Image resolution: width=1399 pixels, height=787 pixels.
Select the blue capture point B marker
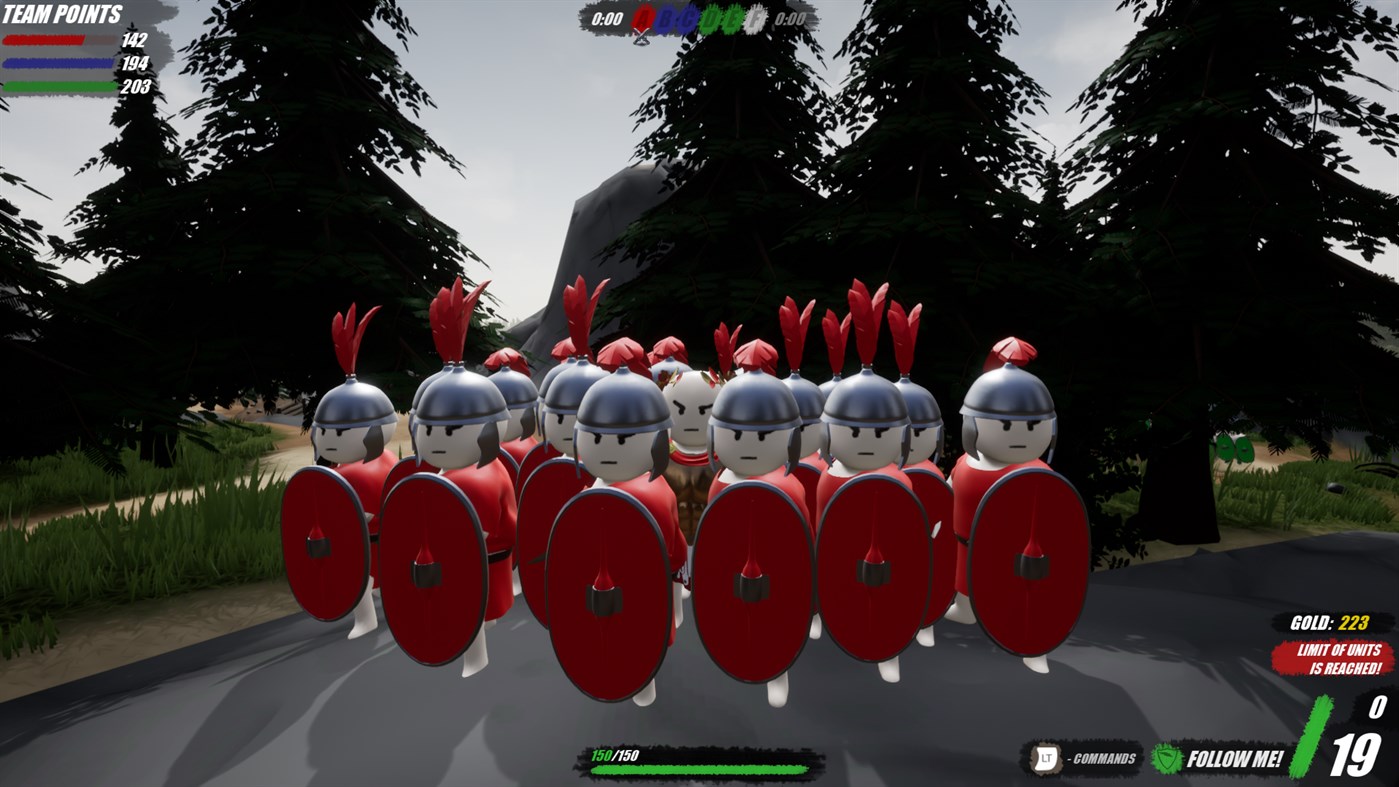click(666, 18)
